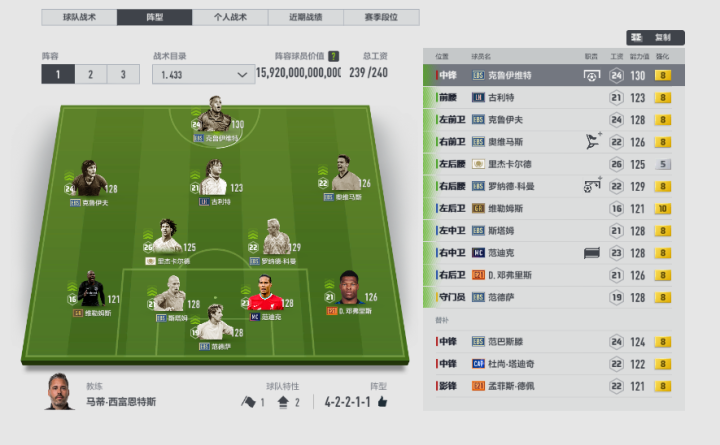Select the 中锋 克鲁伊维特 row in the lineup list
Viewport: 720px width, 445px height.
click(x=554, y=75)
